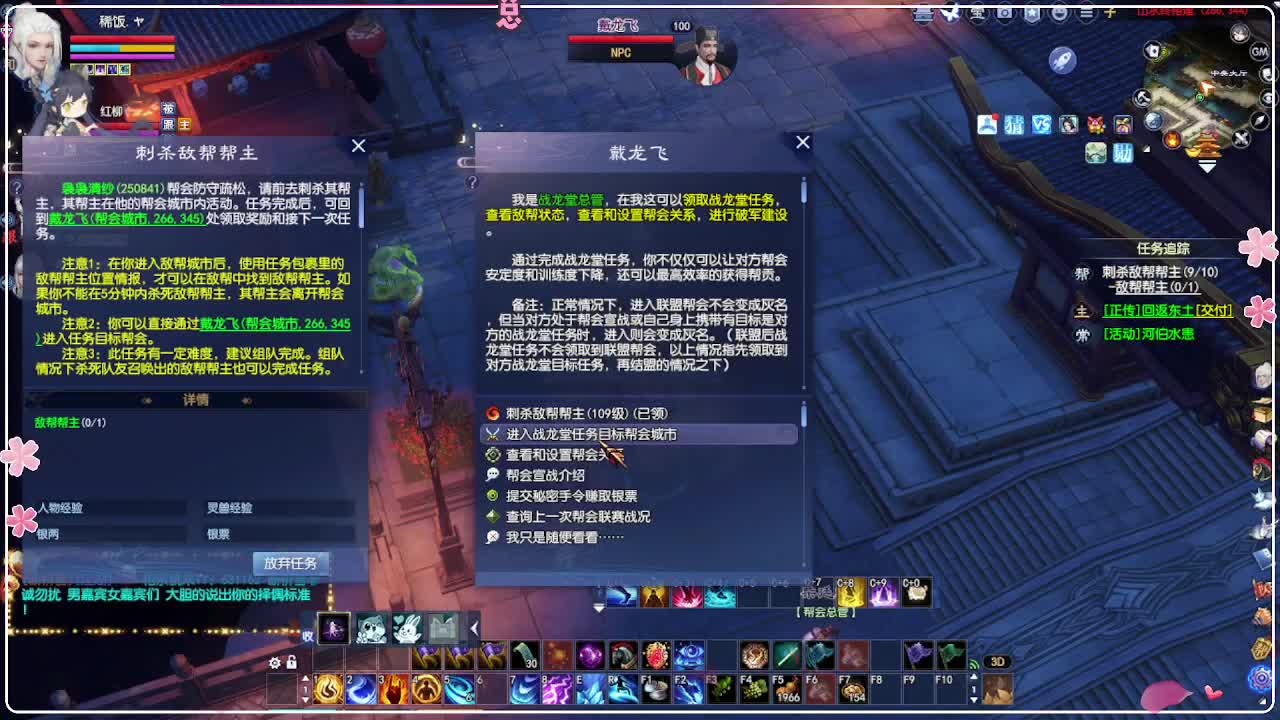The height and width of the screenshot is (720, 1280).
Task: Click the star badge icon at the top
Action: click(x=1032, y=13)
